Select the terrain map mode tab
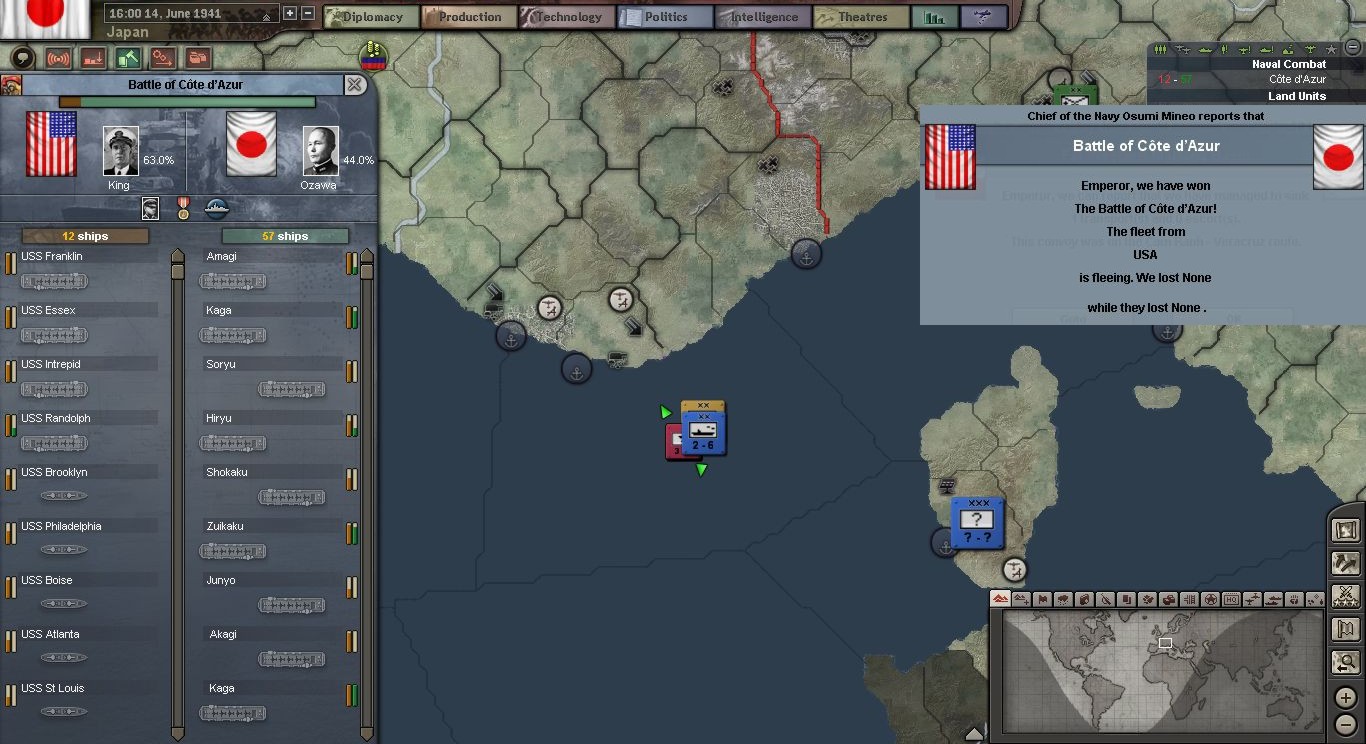 pos(1000,599)
